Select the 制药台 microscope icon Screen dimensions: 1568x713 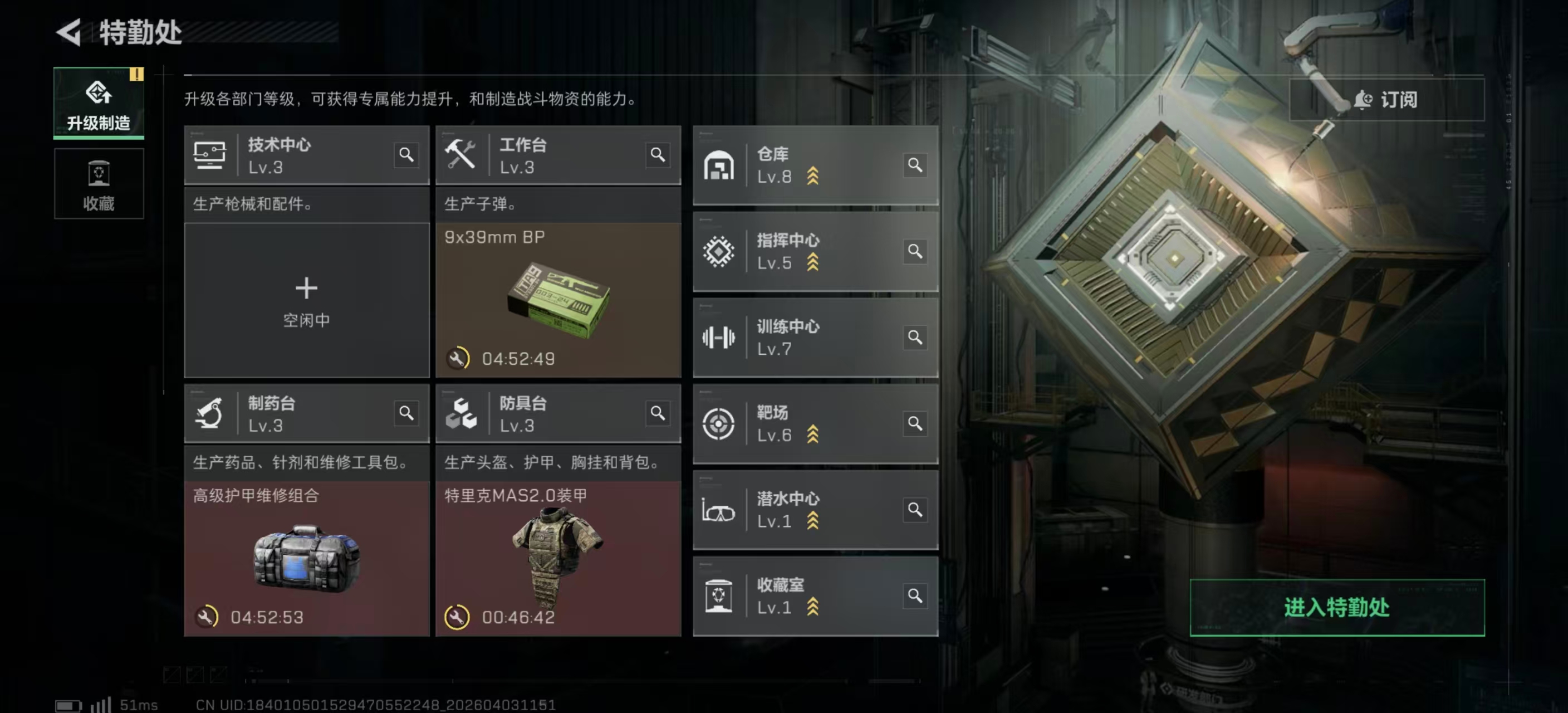point(210,413)
